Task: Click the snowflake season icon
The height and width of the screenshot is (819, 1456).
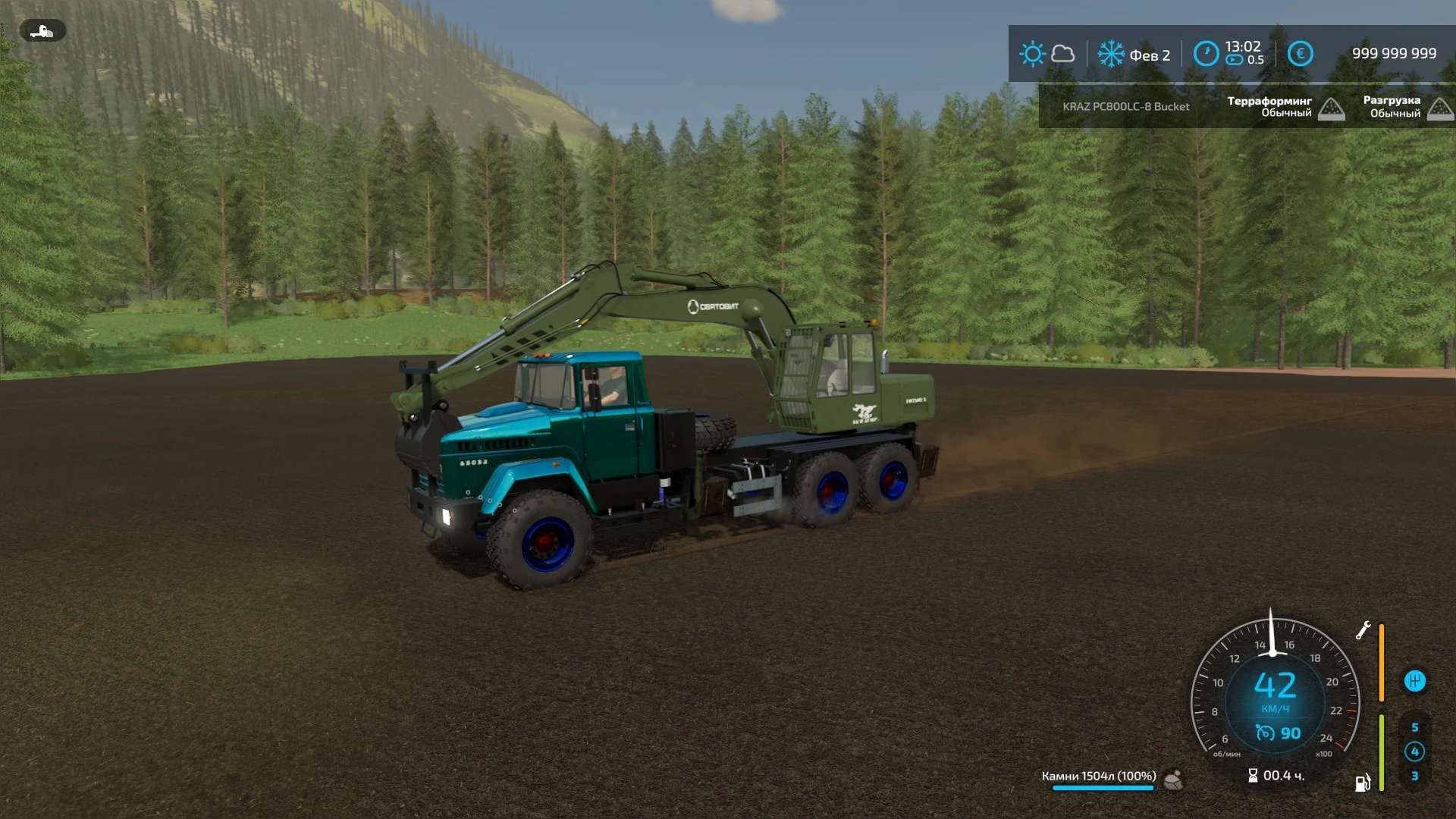Action: point(1111,54)
